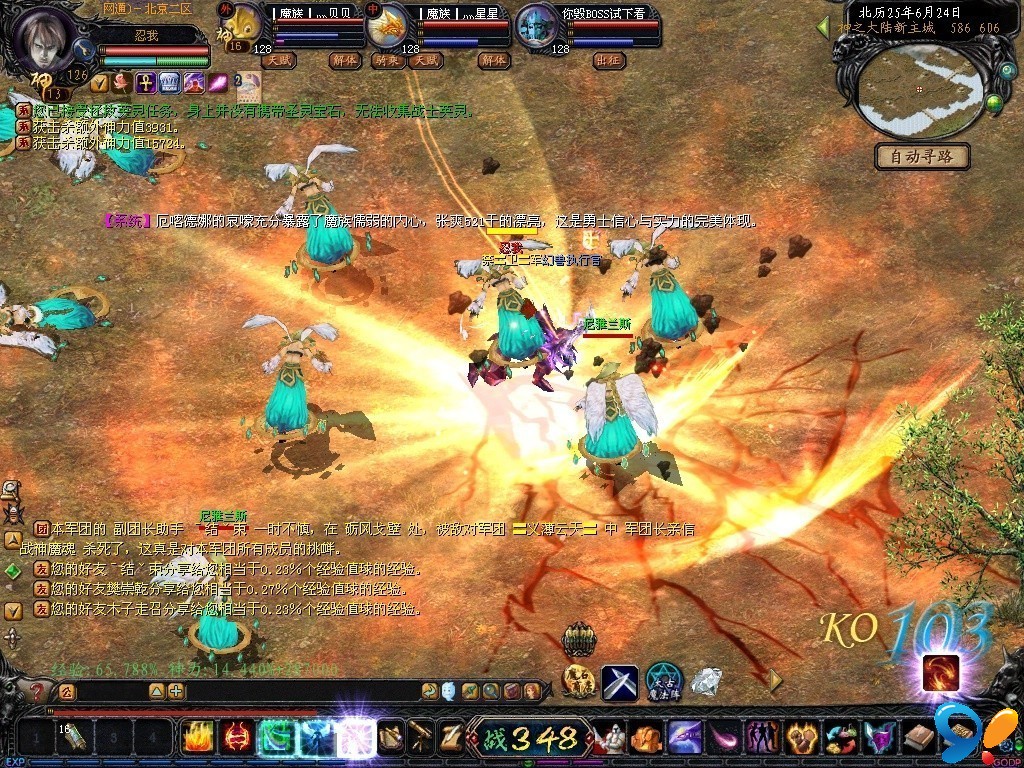The width and height of the screenshot is (1024, 768).
Task: Open the brown book icon on the bottom bar
Action: coord(919,738)
